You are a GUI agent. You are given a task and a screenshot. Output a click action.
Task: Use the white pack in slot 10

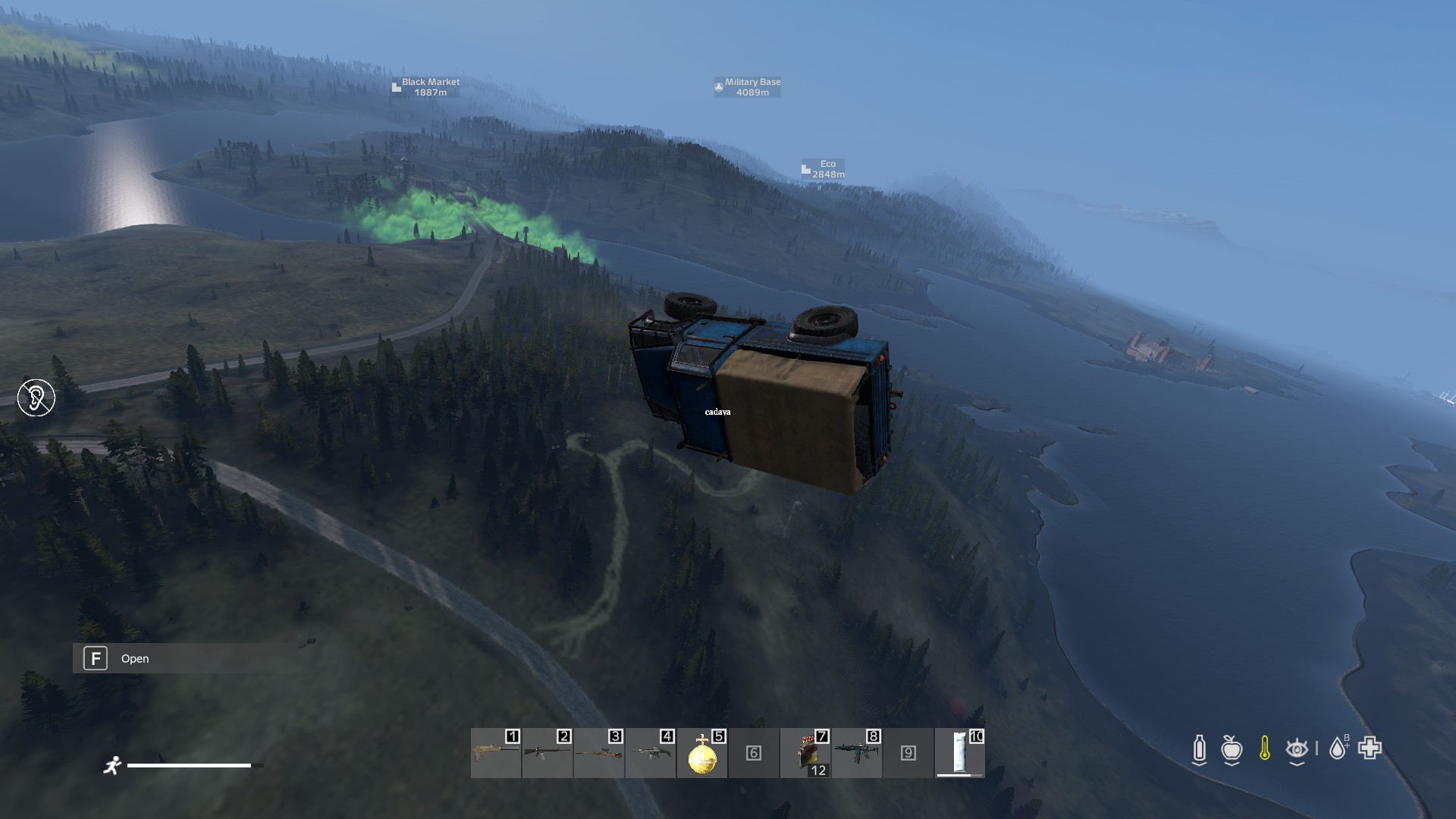pos(960,753)
